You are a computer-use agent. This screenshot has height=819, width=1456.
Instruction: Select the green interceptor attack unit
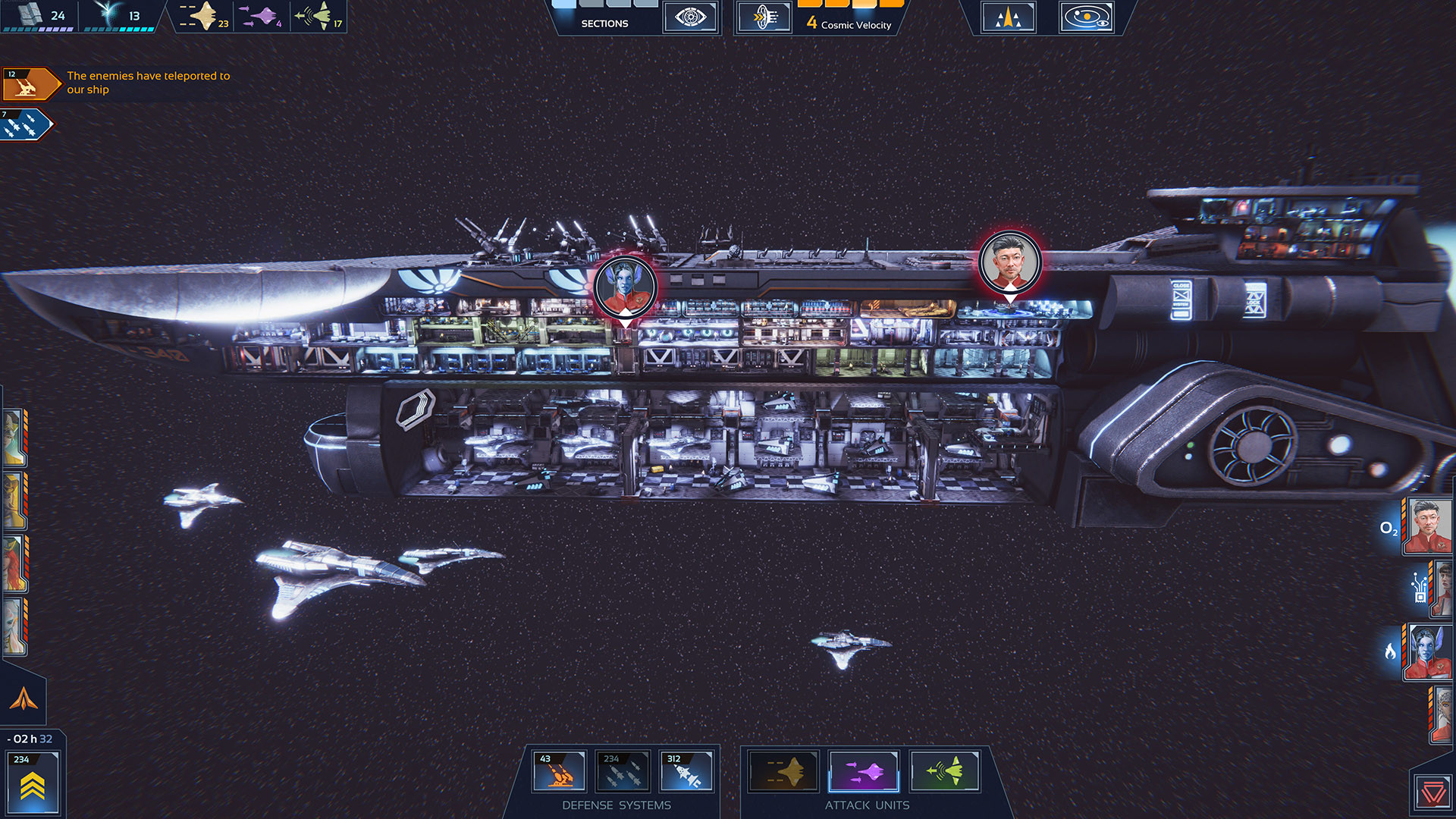point(945,771)
